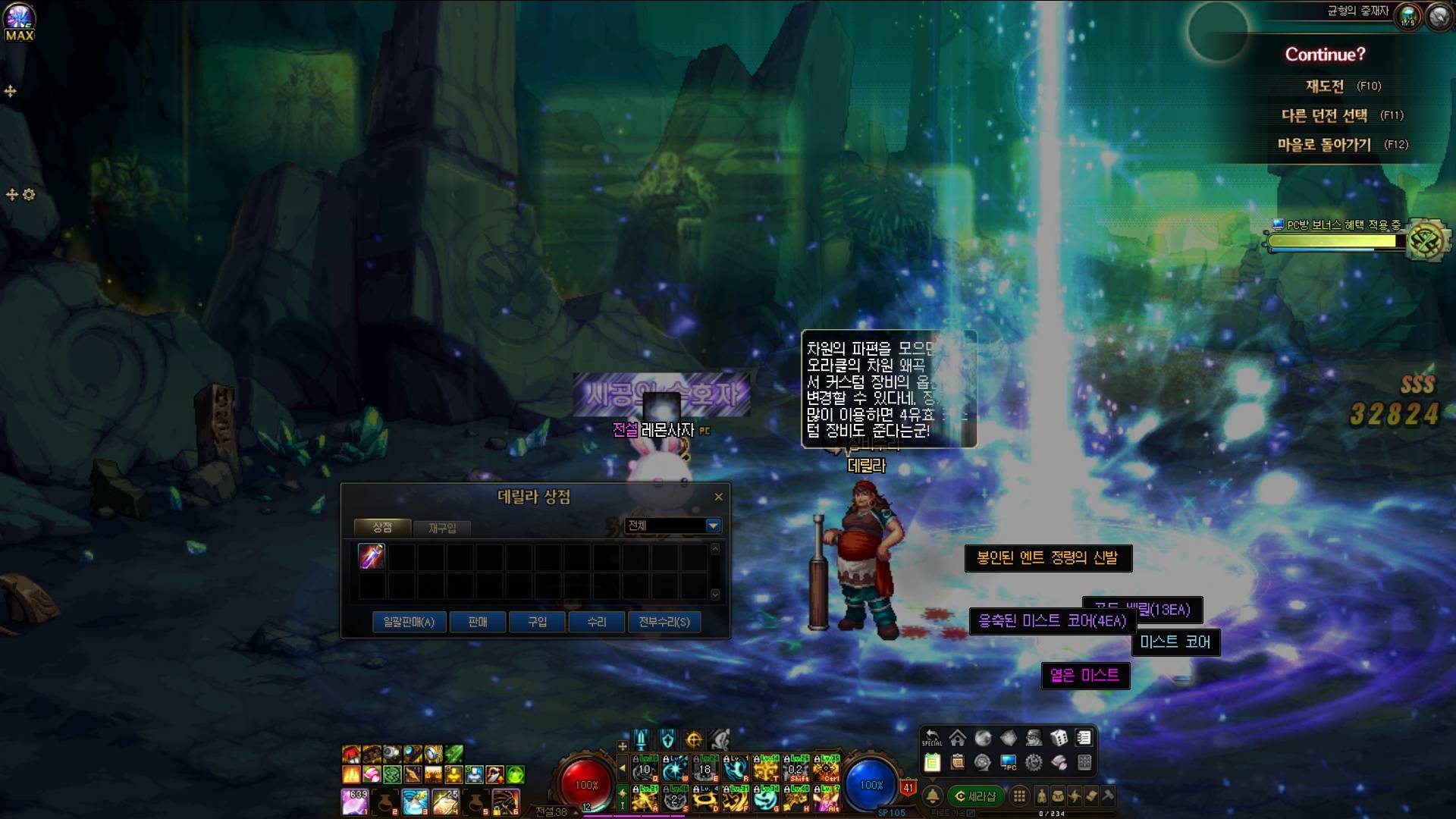The height and width of the screenshot is (819, 1456).
Task: Choose the 판매 sell button
Action: coord(478,622)
